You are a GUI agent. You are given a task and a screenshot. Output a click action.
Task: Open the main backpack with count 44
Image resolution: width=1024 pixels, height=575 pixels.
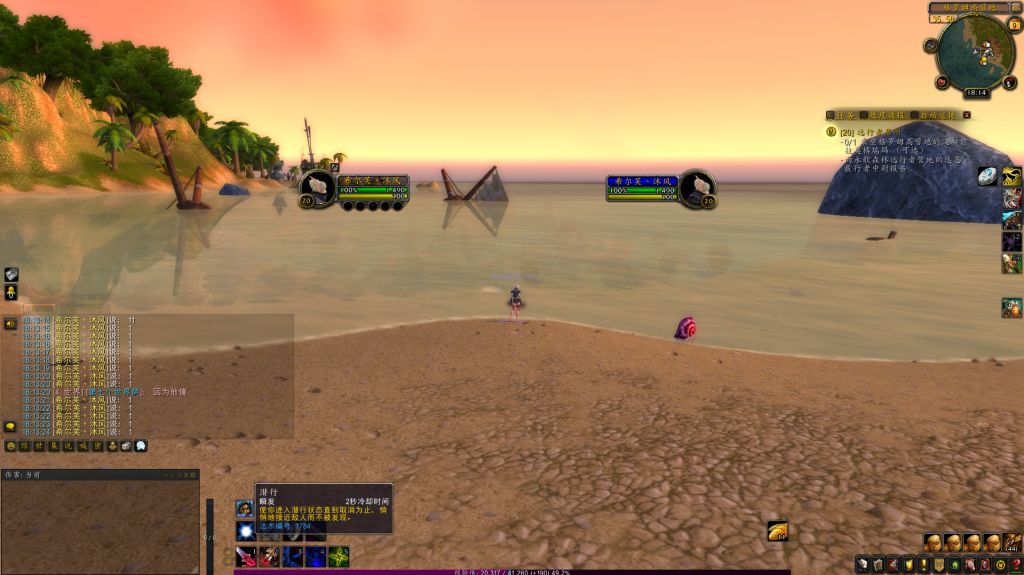(1012, 543)
